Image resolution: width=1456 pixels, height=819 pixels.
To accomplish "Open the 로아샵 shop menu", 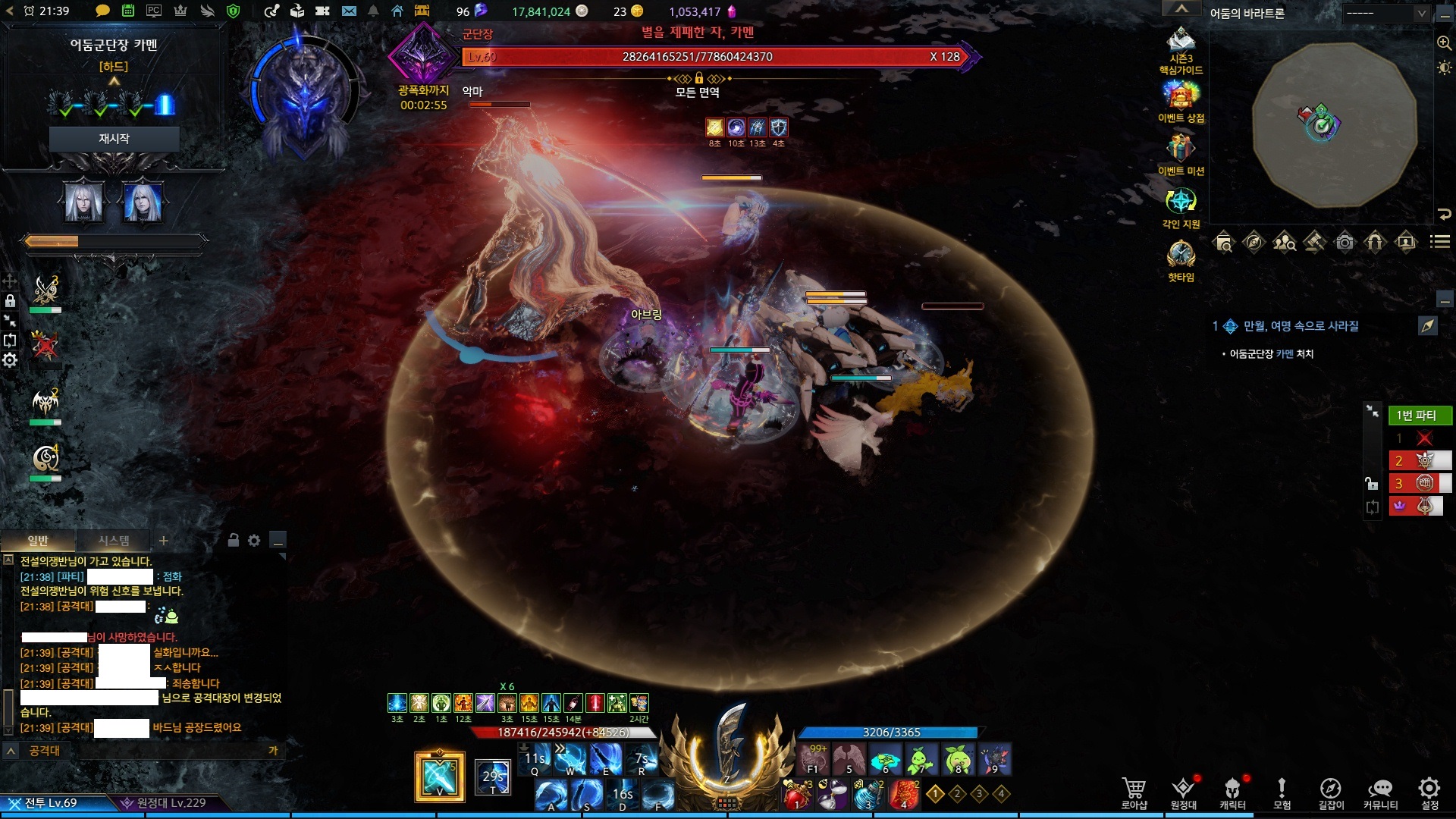I will 1134,792.
